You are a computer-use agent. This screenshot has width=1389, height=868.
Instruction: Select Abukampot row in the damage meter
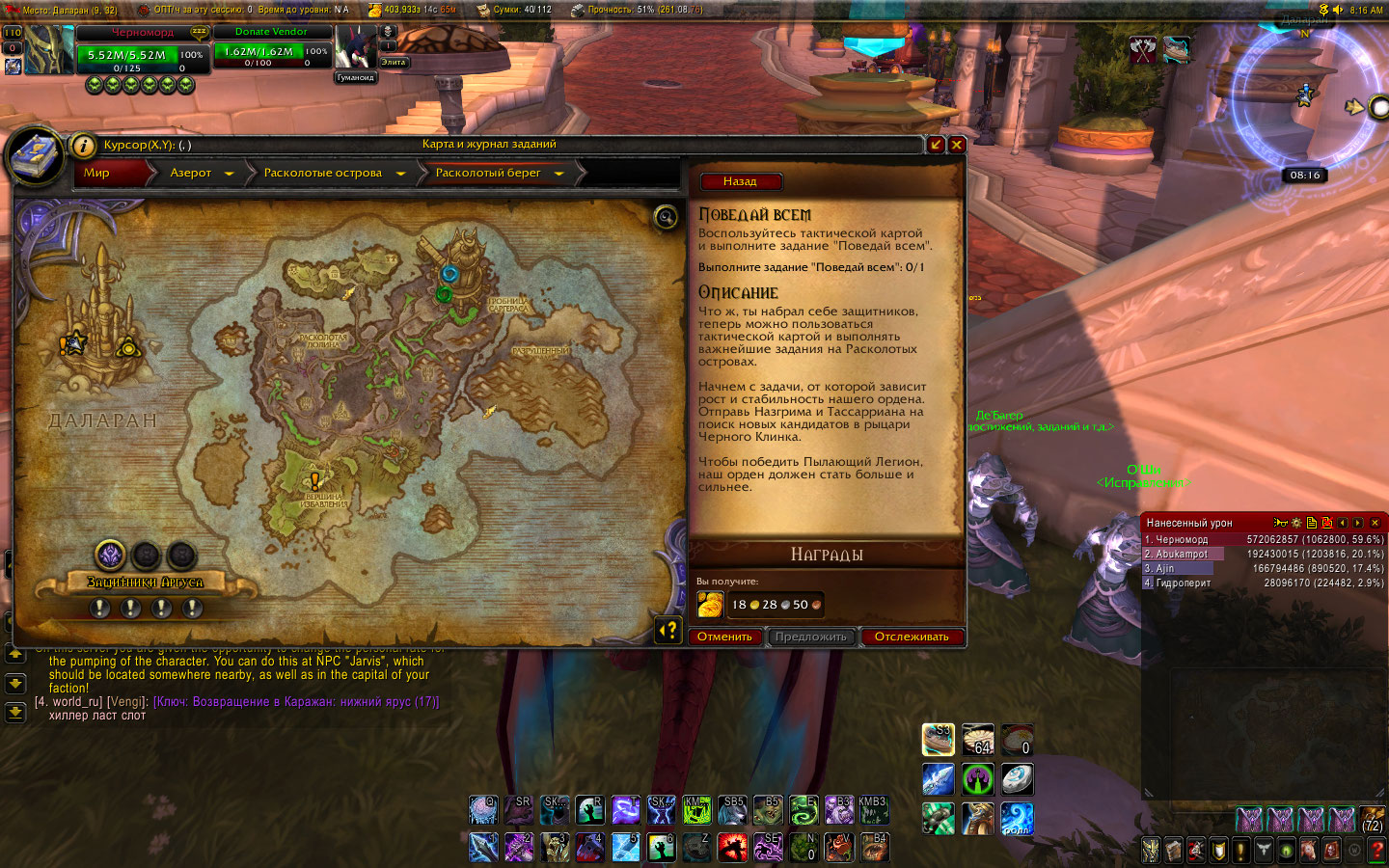tap(1183, 554)
